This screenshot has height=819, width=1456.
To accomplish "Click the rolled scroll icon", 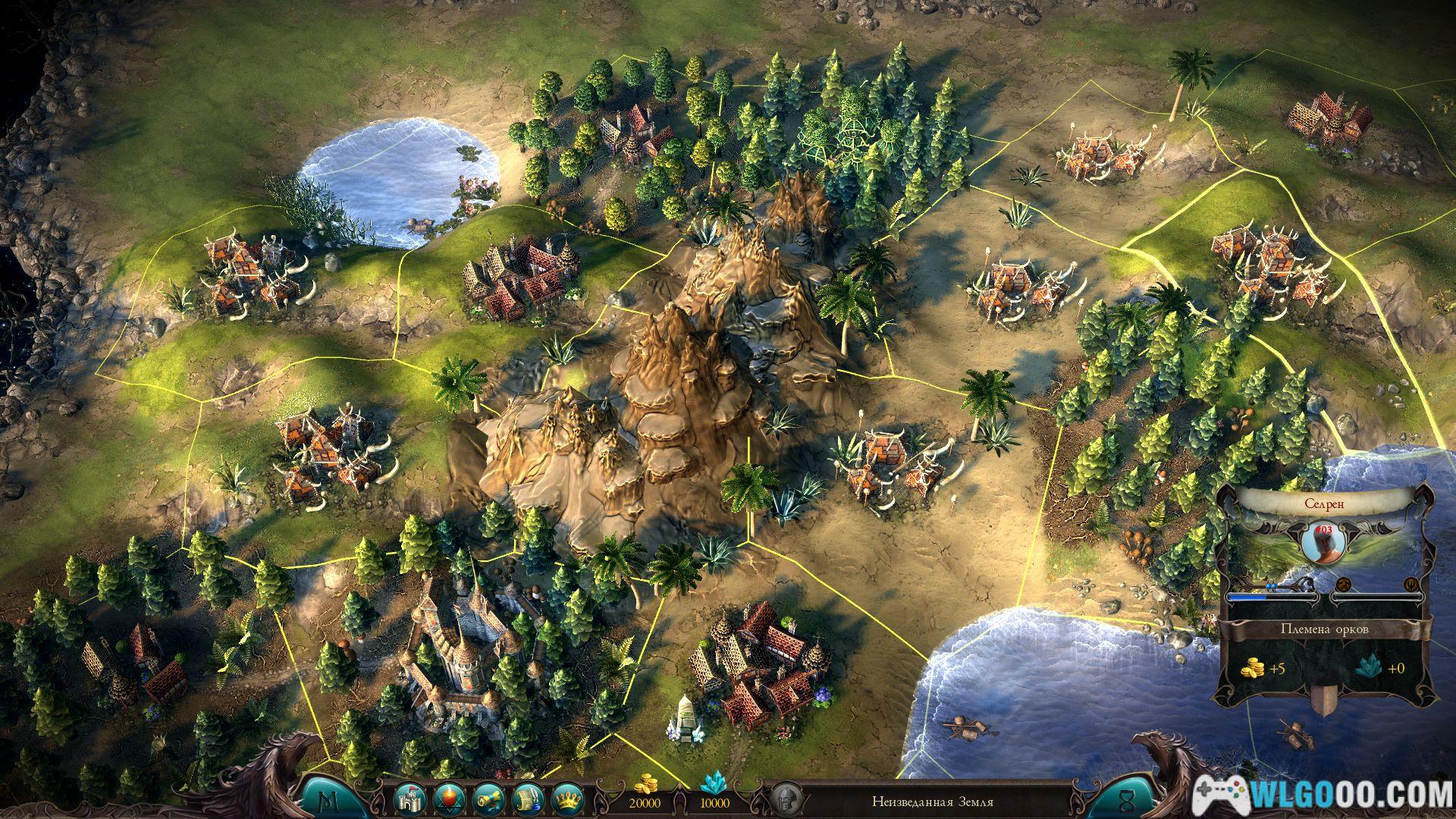I will click(485, 799).
